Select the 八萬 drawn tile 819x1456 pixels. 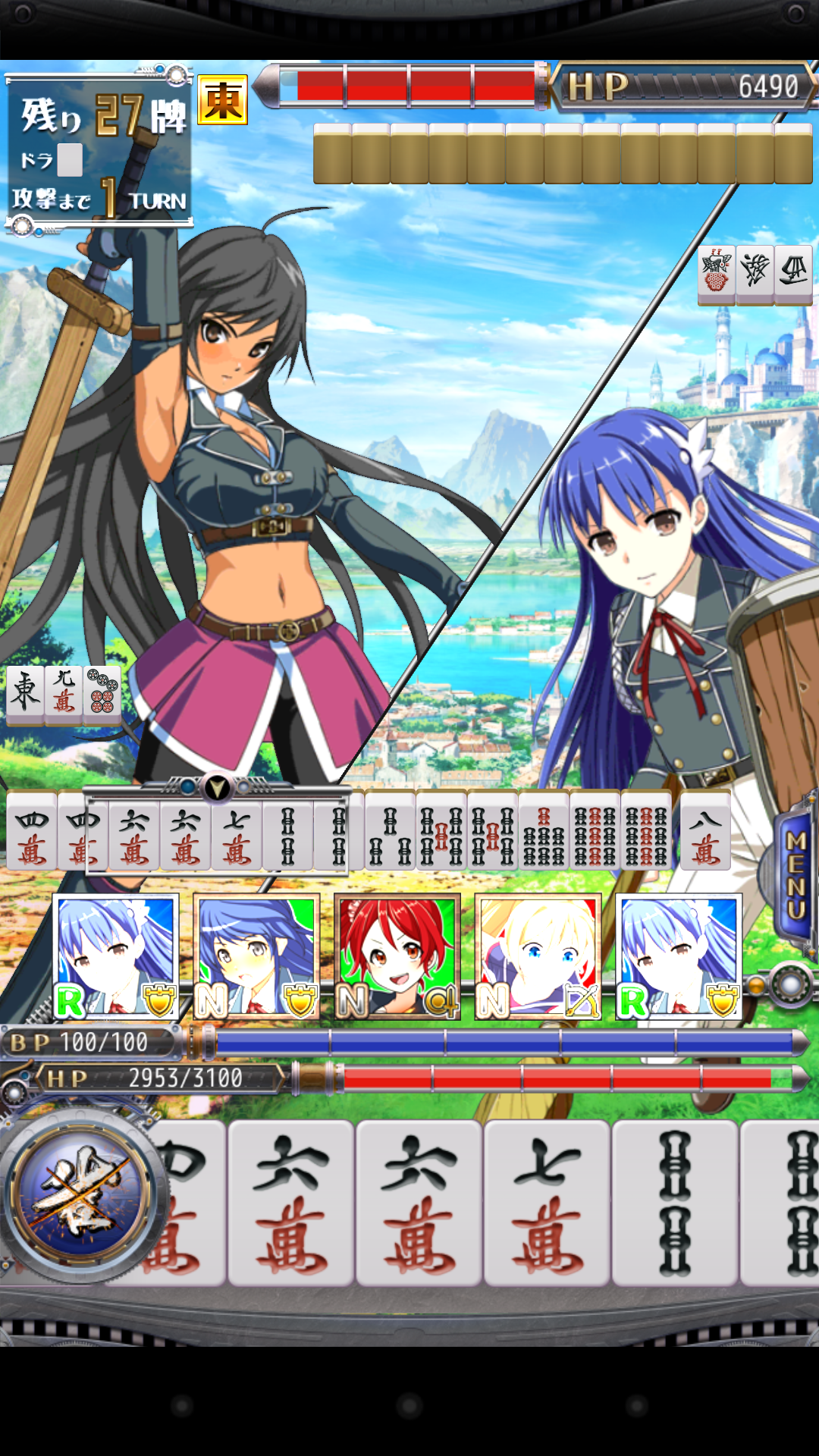[x=705, y=830]
